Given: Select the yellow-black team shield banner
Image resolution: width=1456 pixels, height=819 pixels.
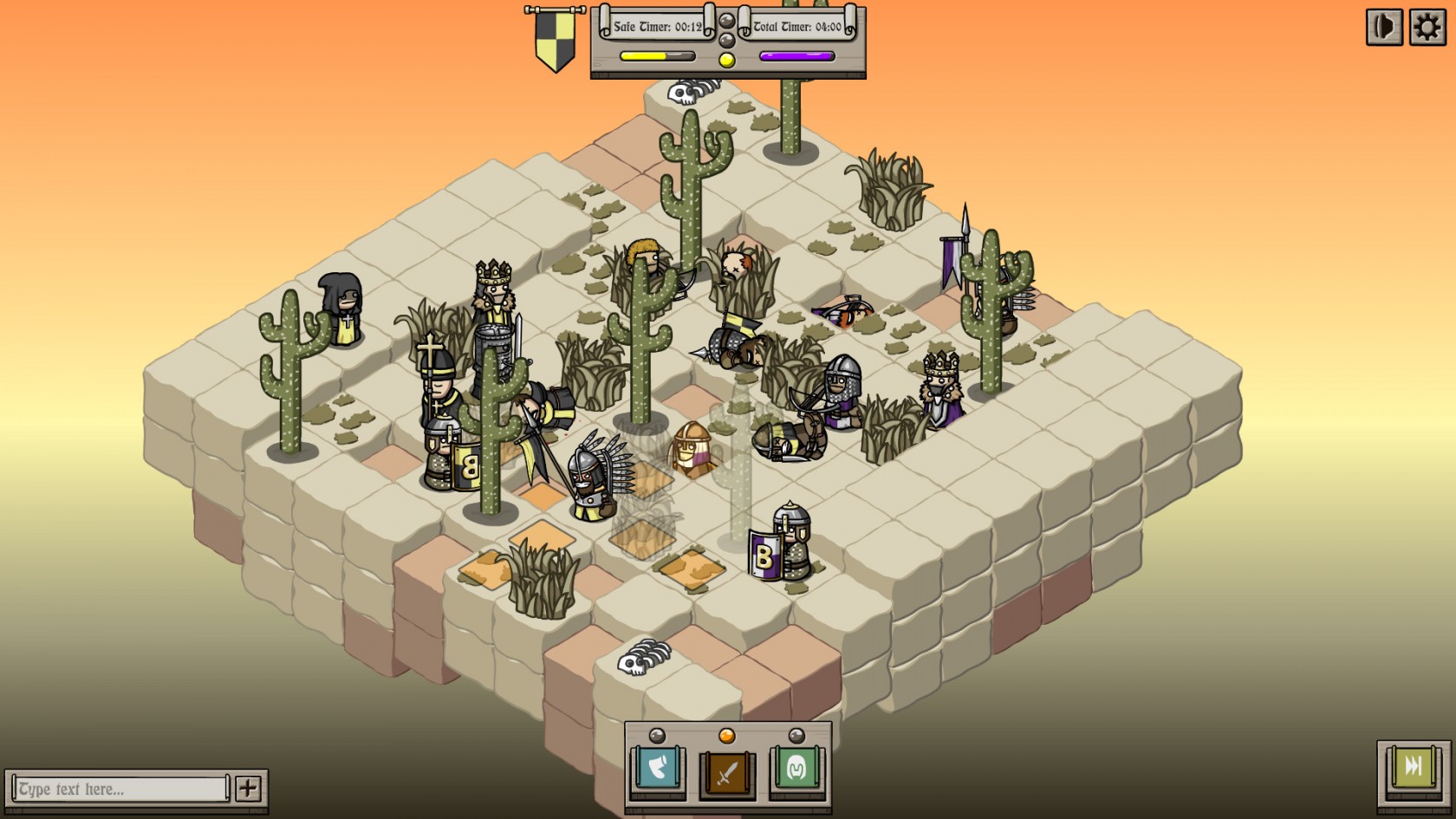Looking at the screenshot, I should coord(555,39).
